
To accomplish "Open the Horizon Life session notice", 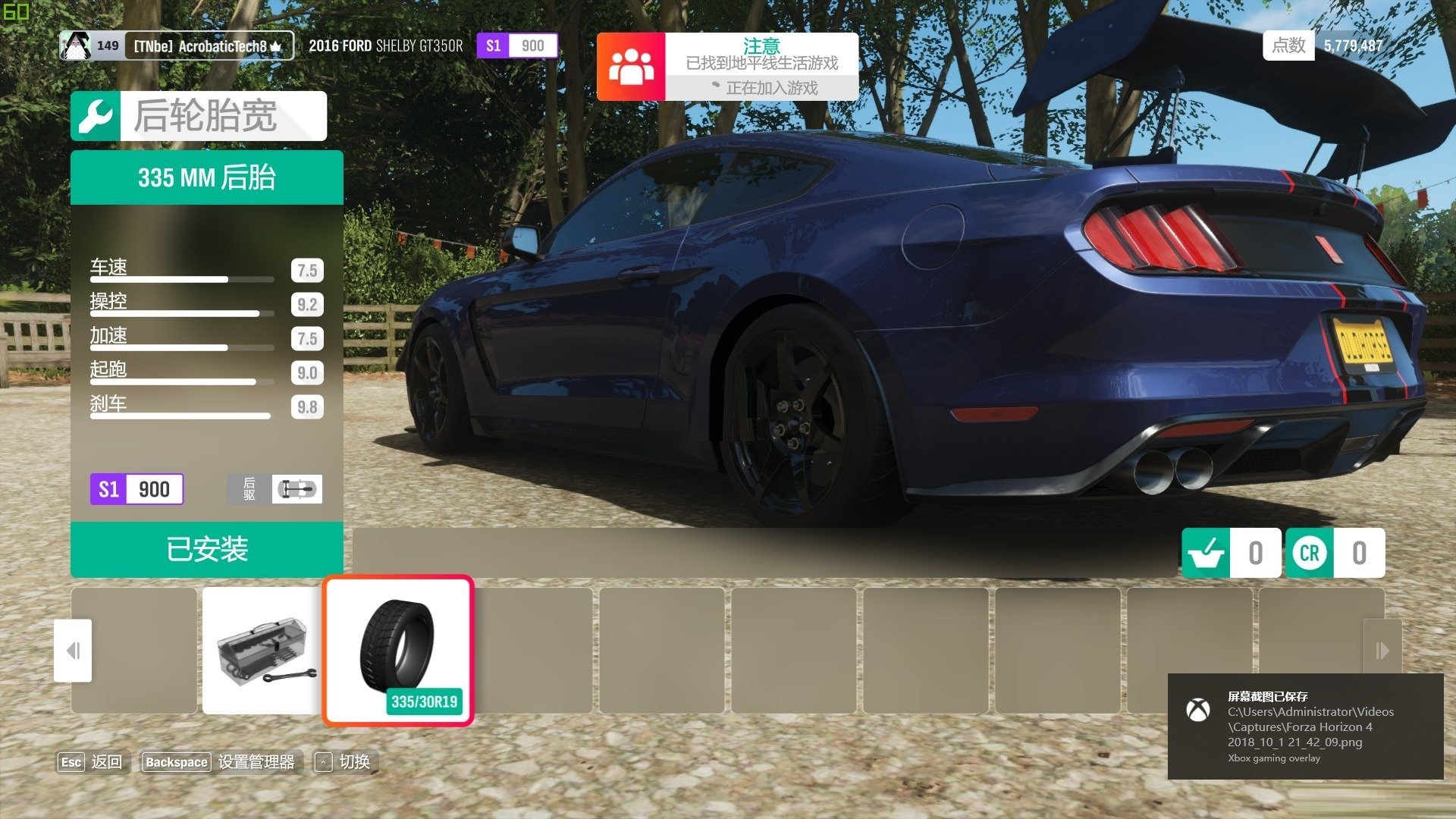I will coord(727,67).
